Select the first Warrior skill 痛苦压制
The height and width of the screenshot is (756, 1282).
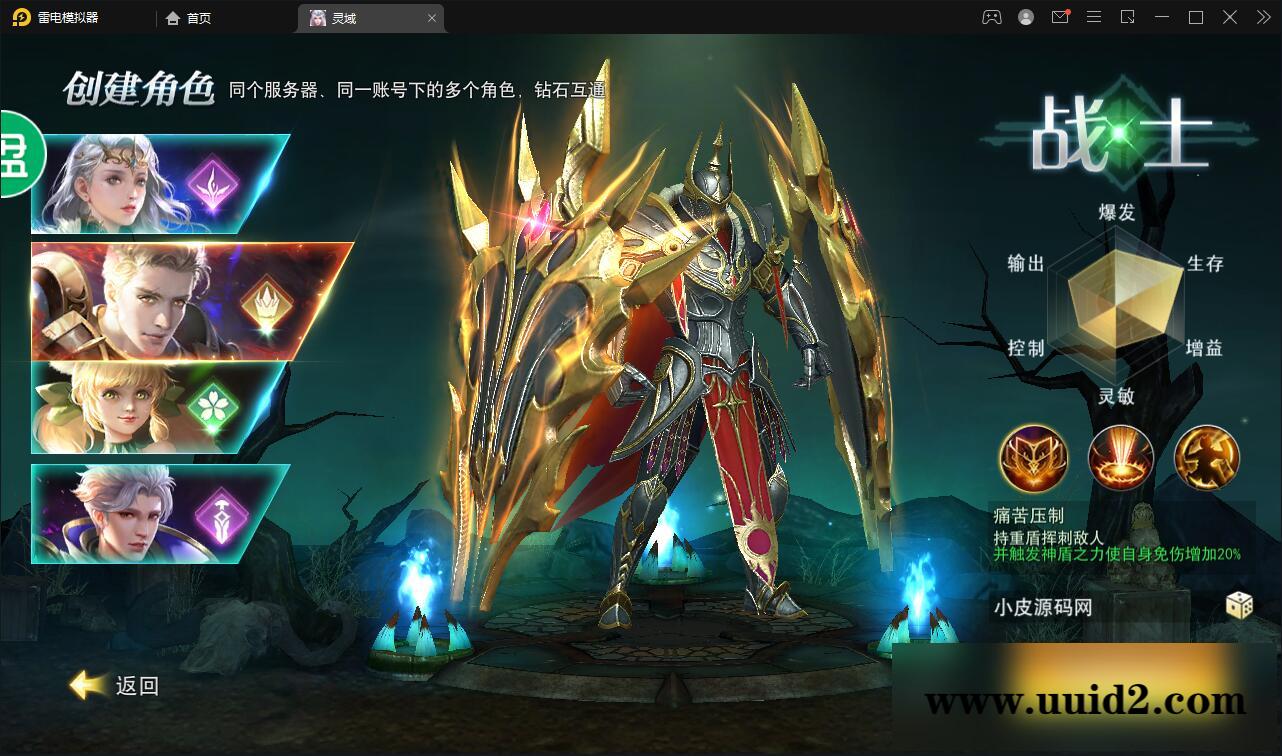(x=1034, y=458)
